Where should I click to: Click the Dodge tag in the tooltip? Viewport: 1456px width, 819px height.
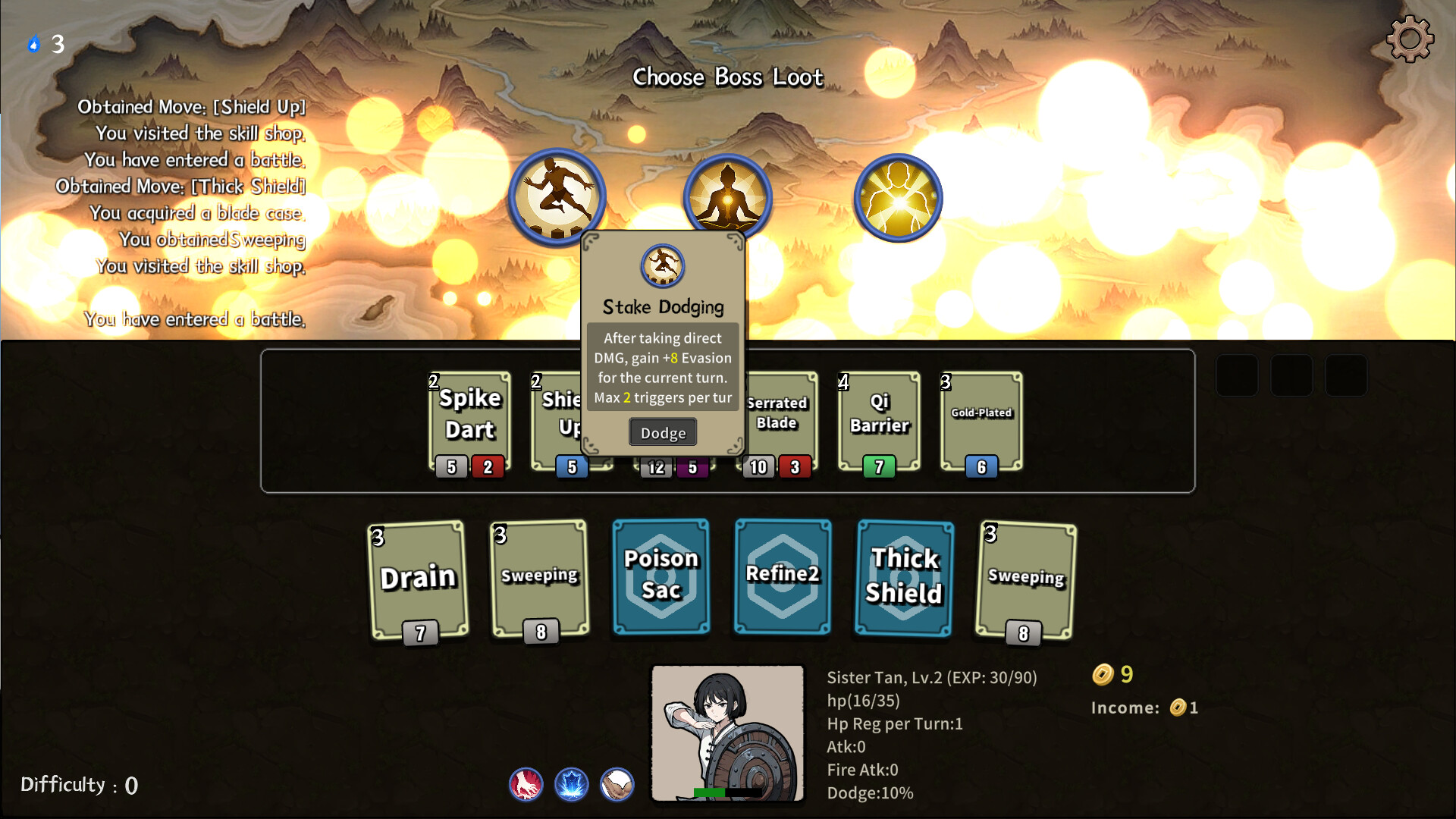(x=663, y=433)
